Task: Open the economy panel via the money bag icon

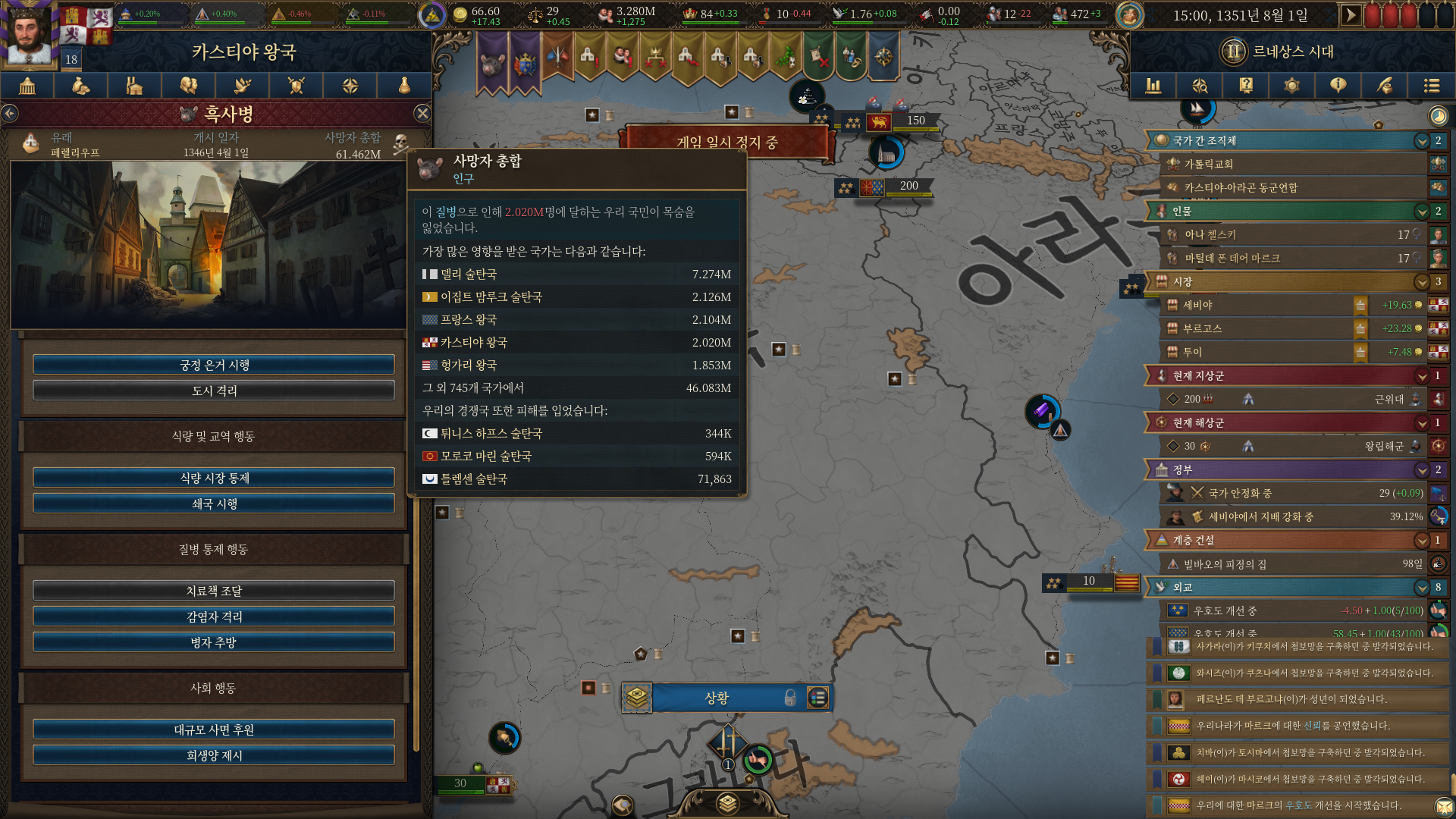Action: (x=80, y=86)
